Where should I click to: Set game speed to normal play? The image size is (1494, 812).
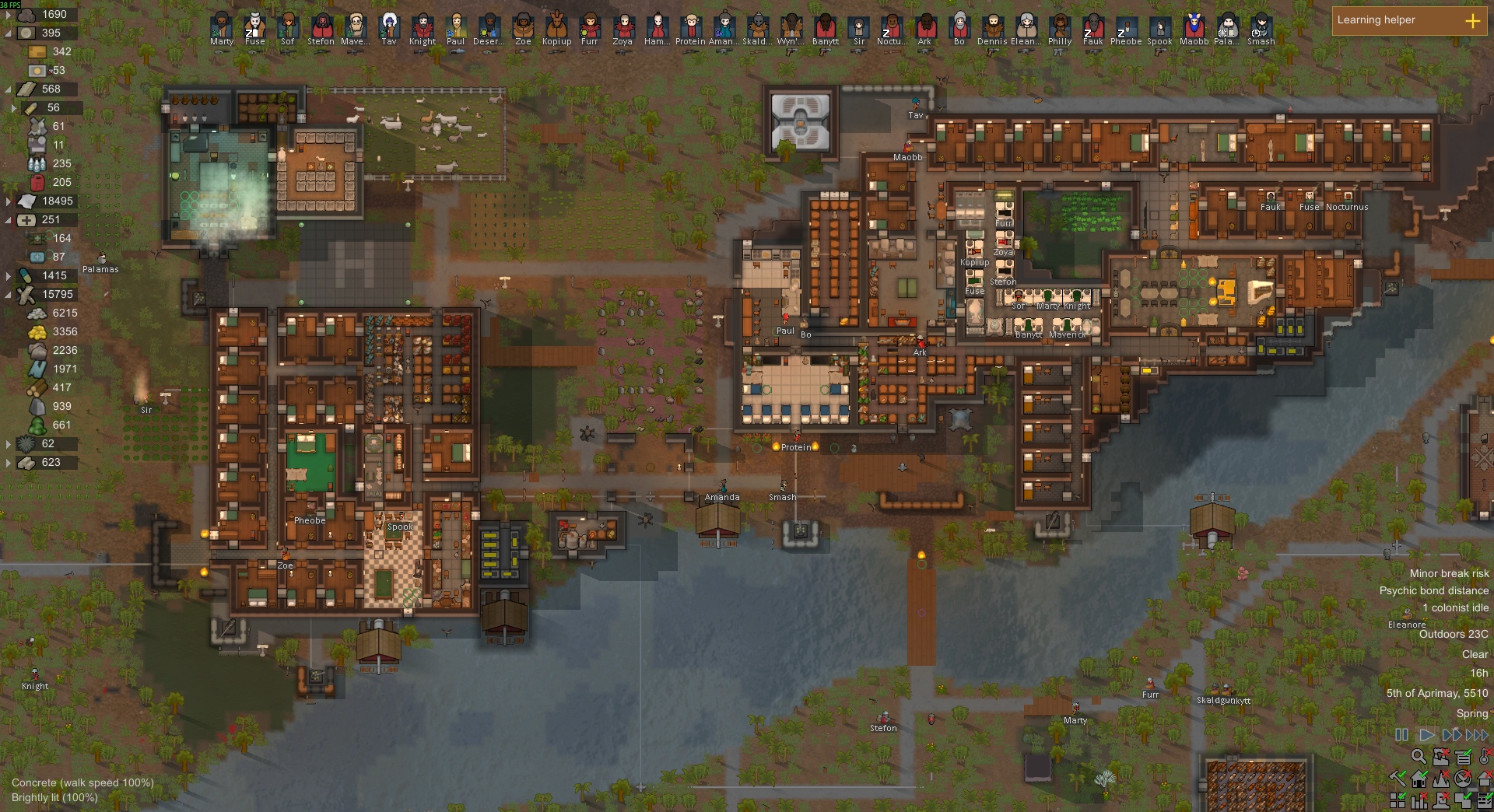click(x=1426, y=735)
